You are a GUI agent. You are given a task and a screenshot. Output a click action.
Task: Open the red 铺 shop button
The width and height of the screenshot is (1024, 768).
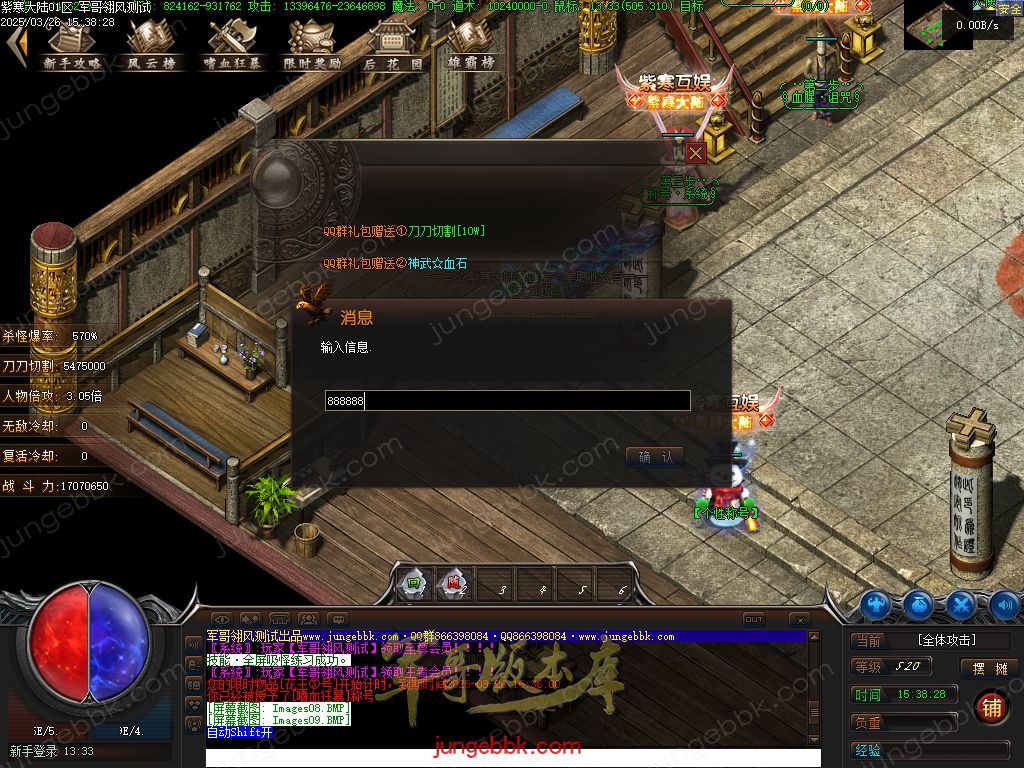pyautogui.click(x=991, y=706)
